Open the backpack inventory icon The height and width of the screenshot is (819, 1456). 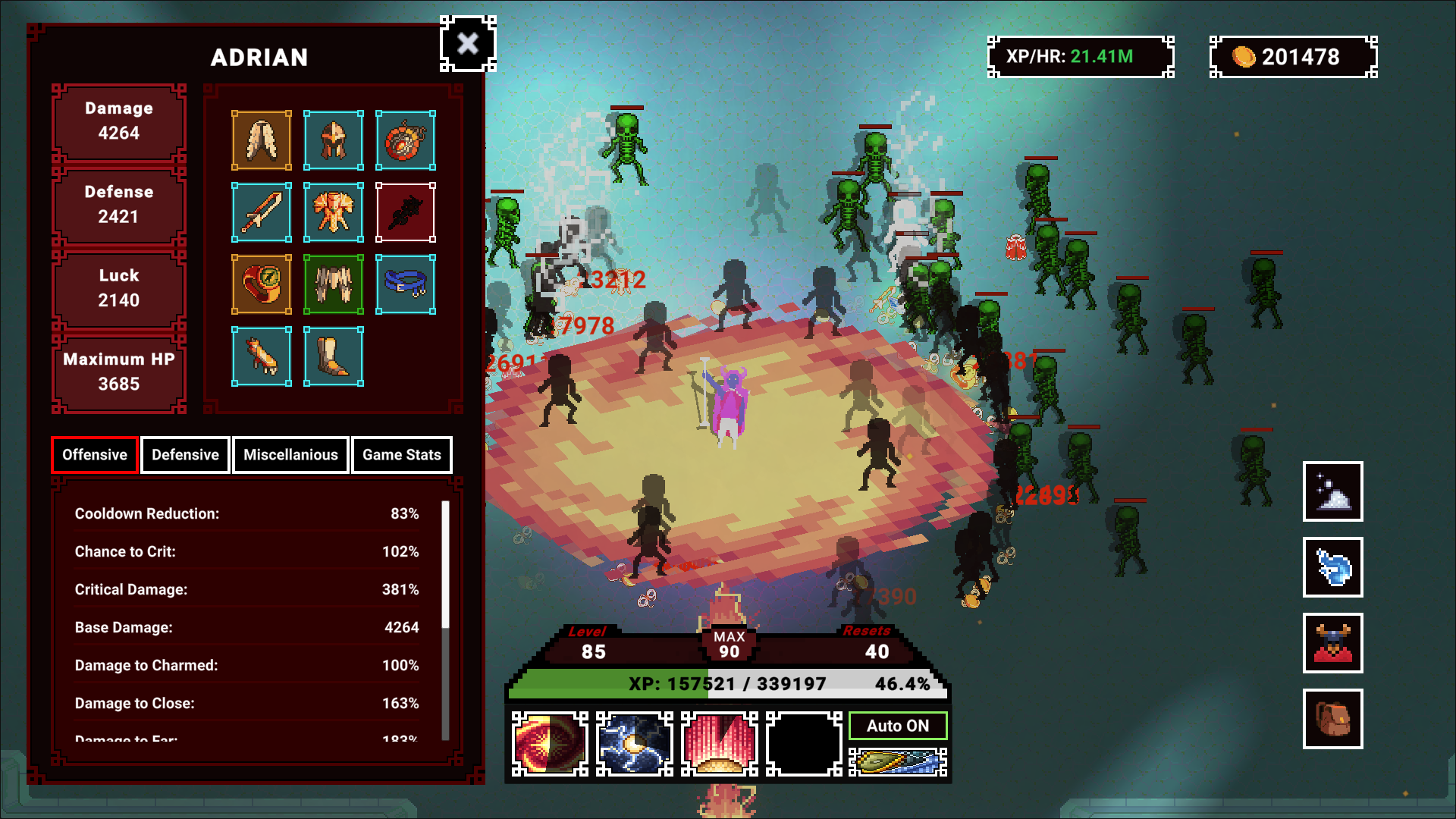[1332, 719]
